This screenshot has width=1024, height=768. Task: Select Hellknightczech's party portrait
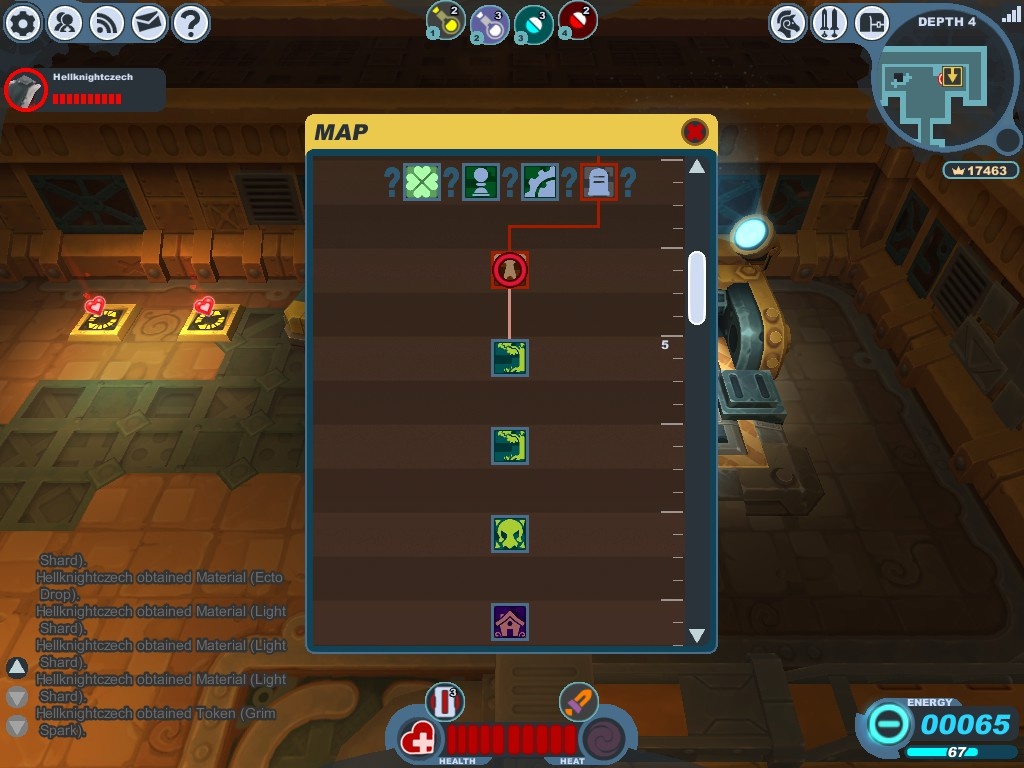[x=26, y=91]
